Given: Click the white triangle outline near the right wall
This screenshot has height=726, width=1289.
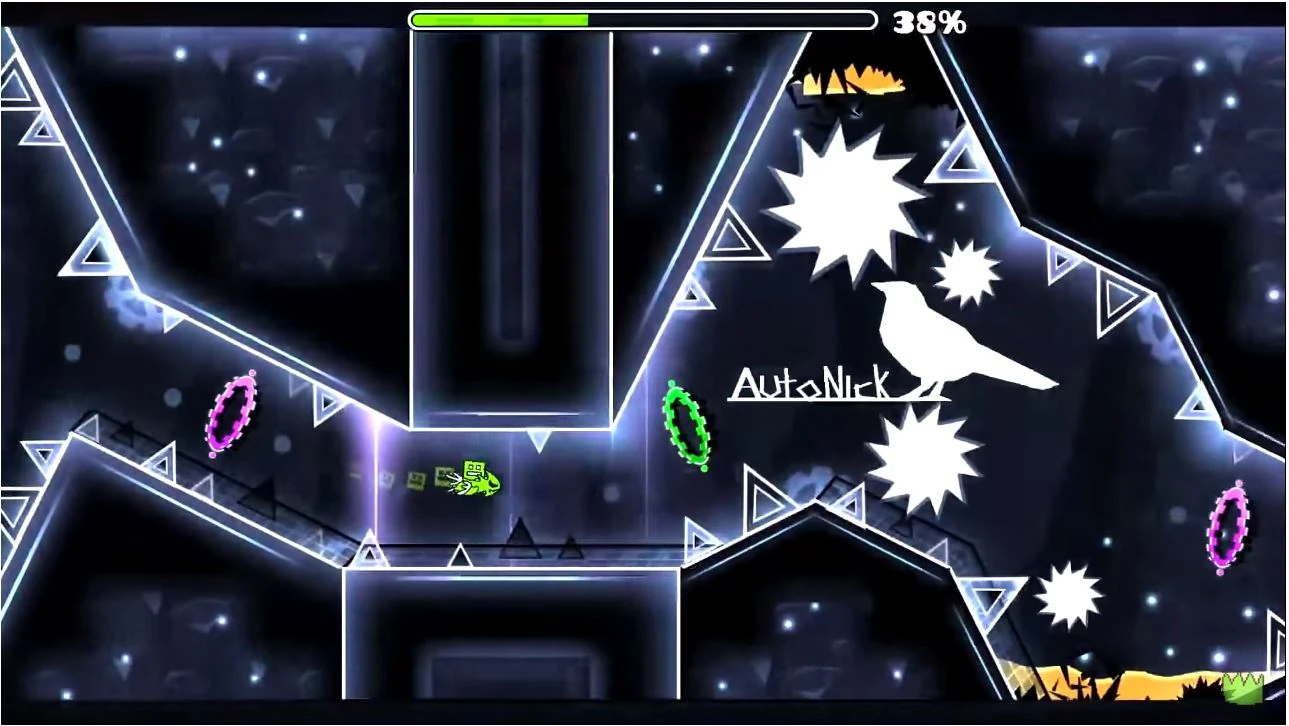Looking at the screenshot, I should point(737,241).
